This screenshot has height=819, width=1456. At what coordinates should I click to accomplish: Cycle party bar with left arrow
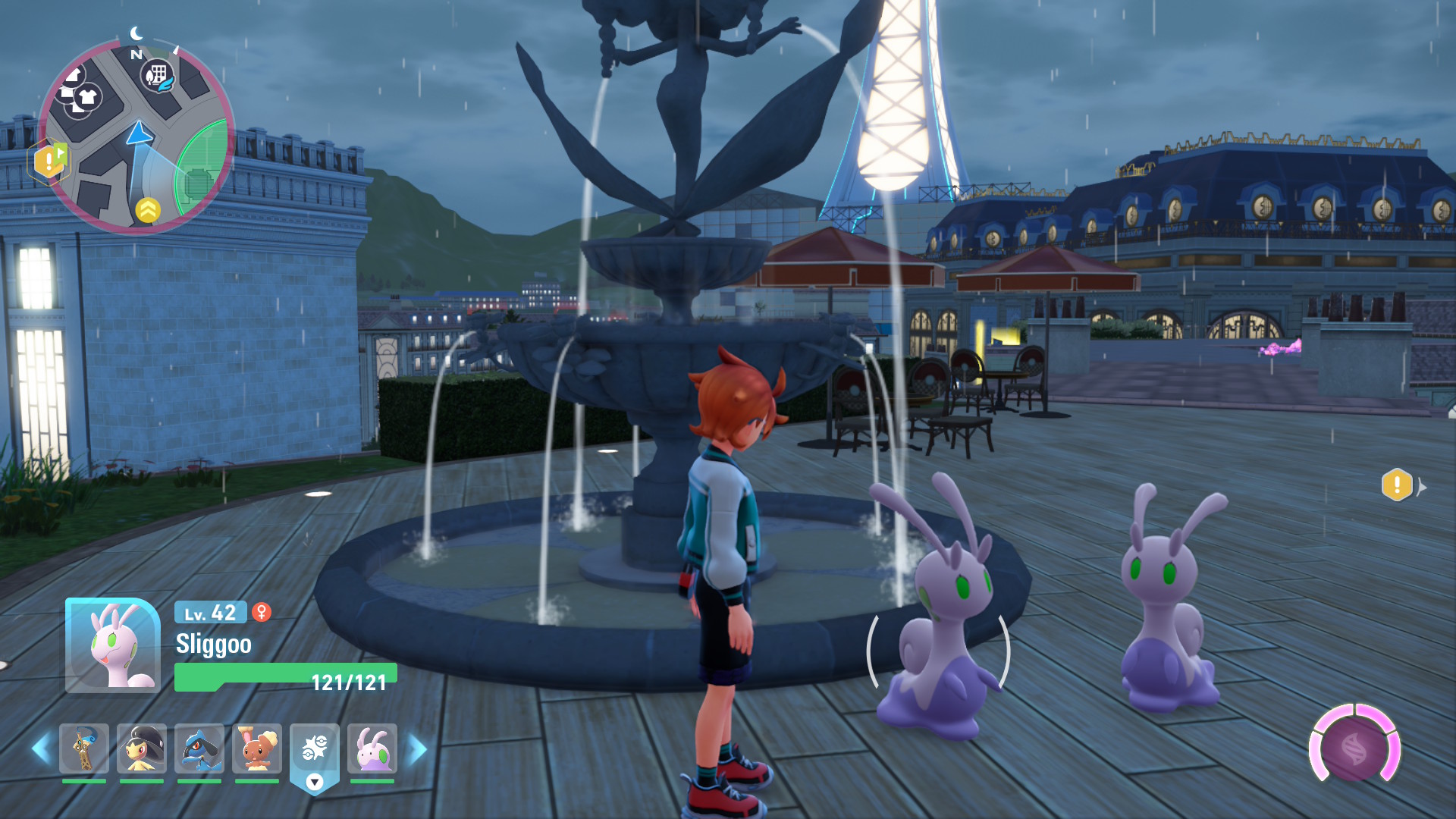click(x=40, y=749)
